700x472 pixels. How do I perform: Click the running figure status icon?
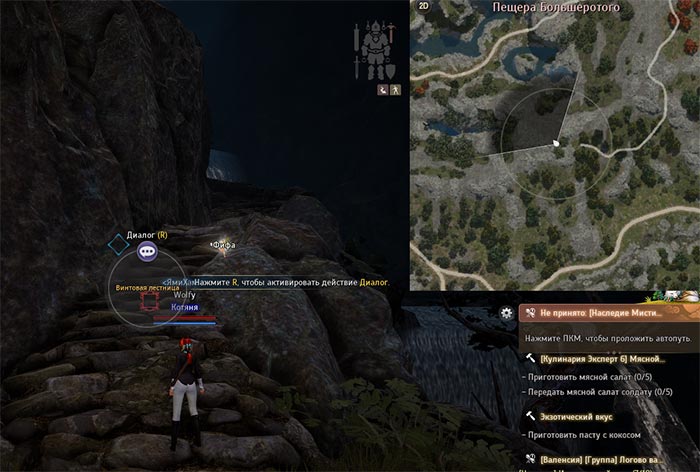click(x=395, y=90)
